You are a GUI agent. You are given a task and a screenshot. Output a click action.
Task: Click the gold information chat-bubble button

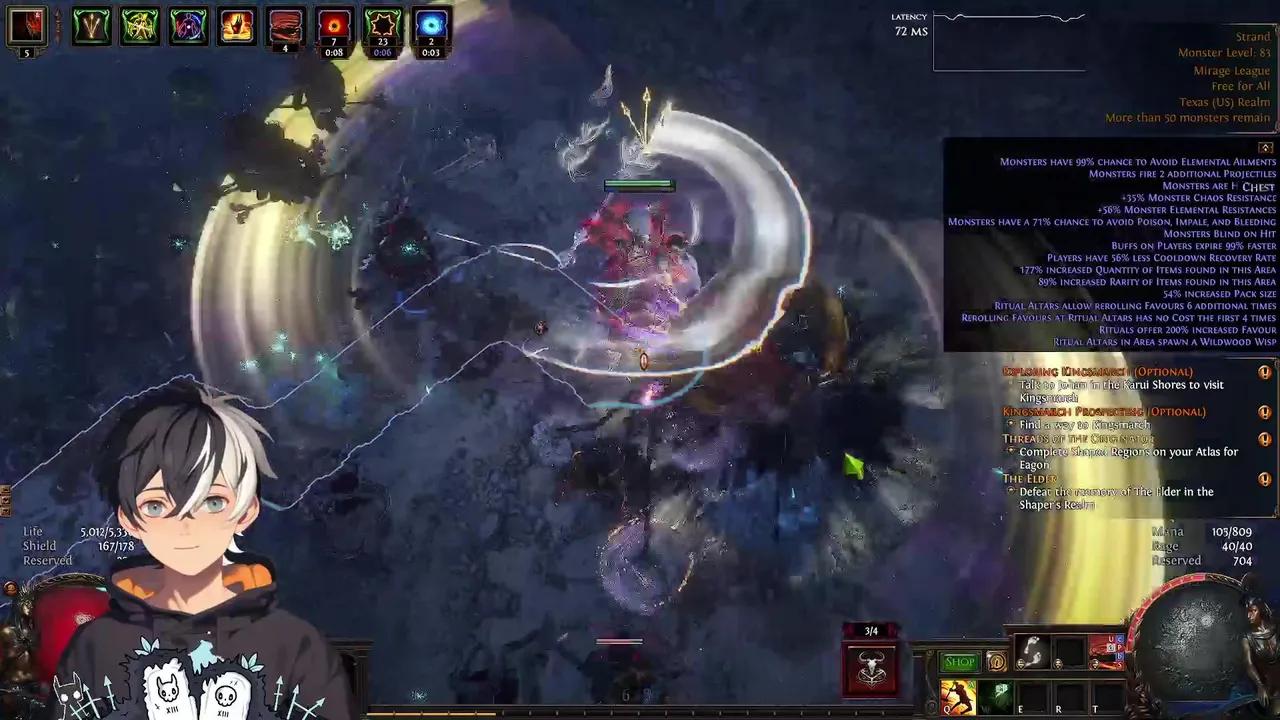coord(997,661)
